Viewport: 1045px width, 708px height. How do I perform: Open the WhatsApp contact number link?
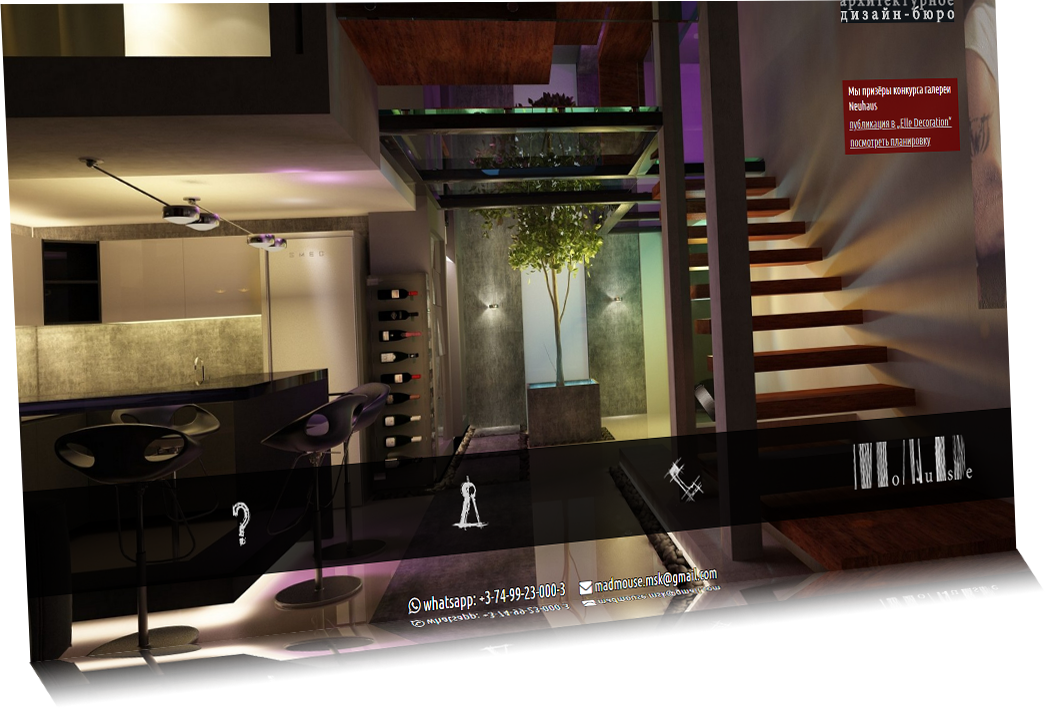[487, 598]
